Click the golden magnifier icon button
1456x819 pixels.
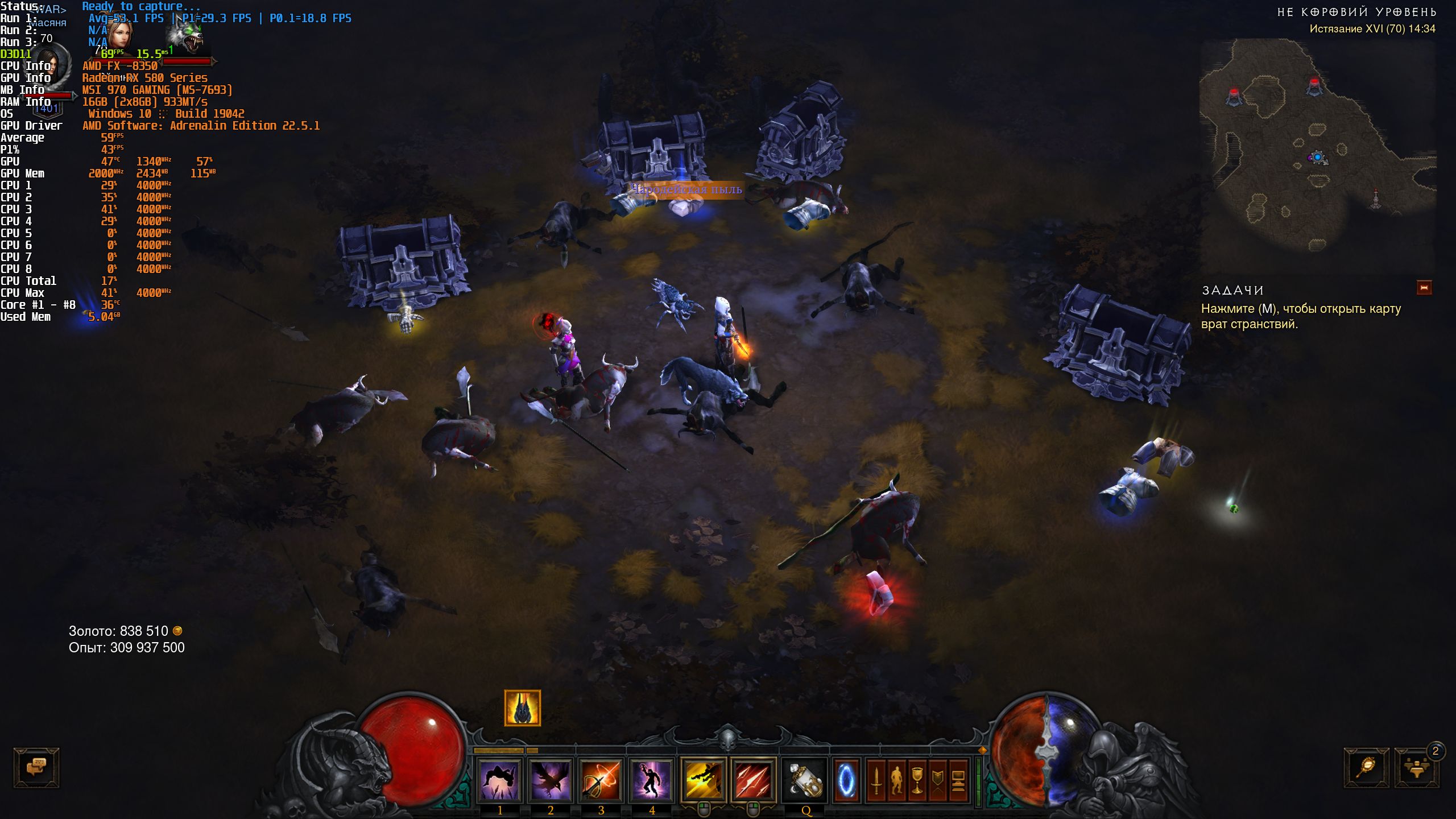tap(1366, 768)
